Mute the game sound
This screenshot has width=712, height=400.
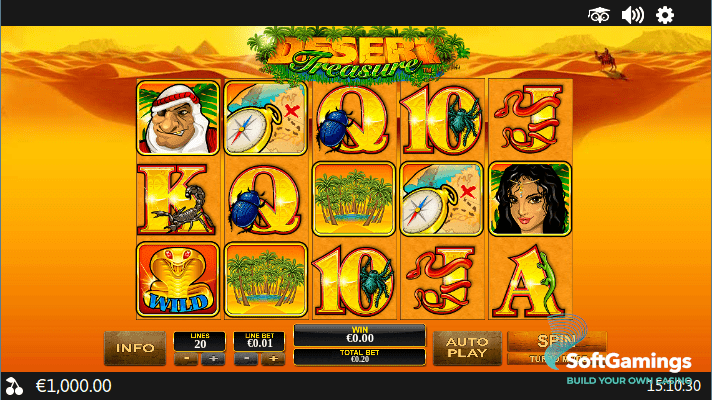point(632,14)
